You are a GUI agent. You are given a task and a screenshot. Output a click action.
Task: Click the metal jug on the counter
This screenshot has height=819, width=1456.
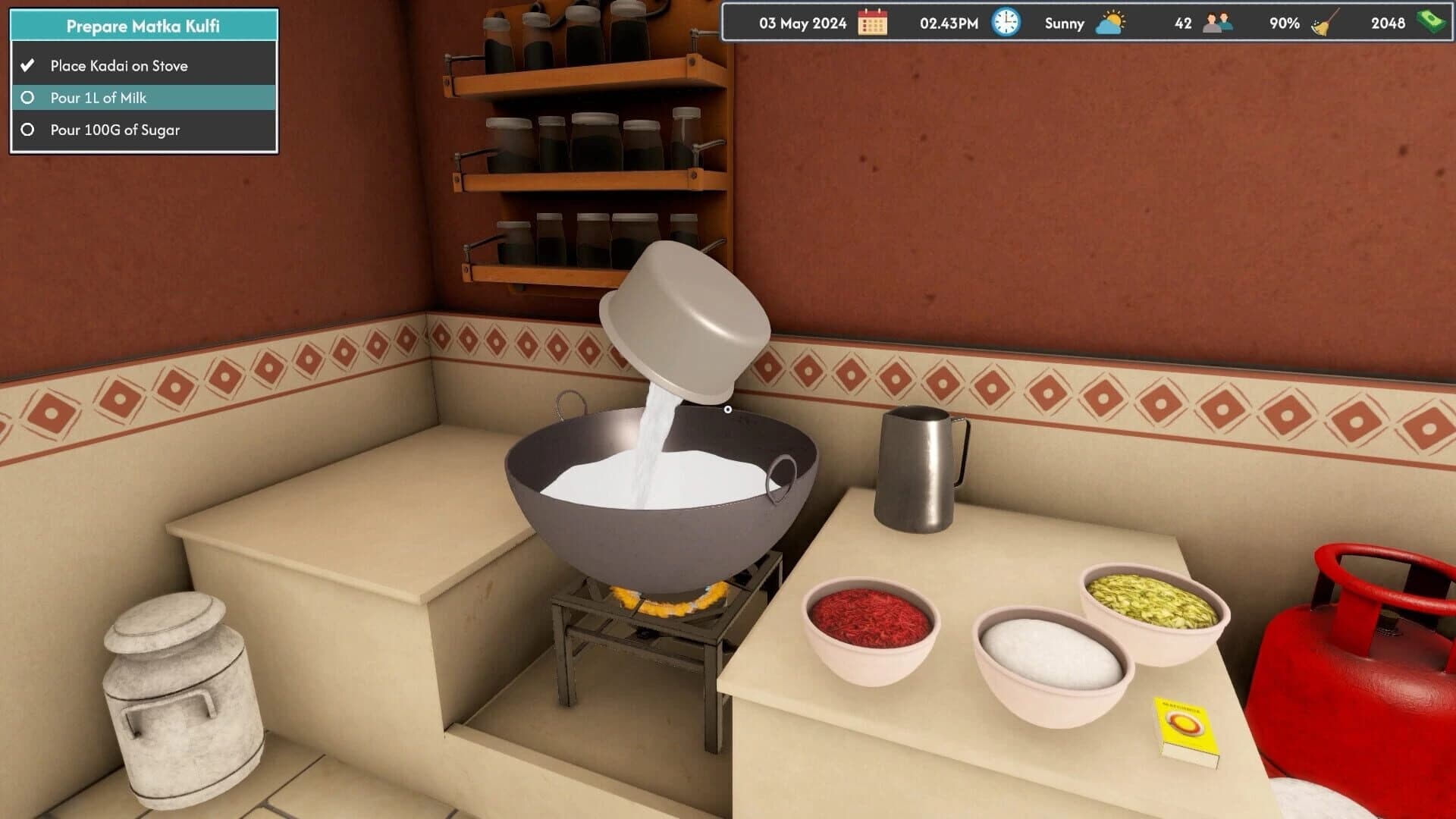[x=918, y=466]
